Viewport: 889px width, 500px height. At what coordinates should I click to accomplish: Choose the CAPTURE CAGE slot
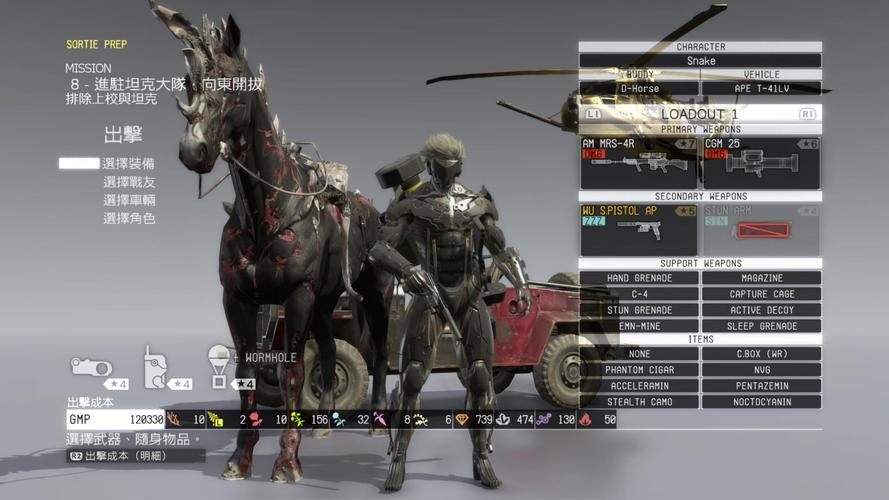[762, 294]
